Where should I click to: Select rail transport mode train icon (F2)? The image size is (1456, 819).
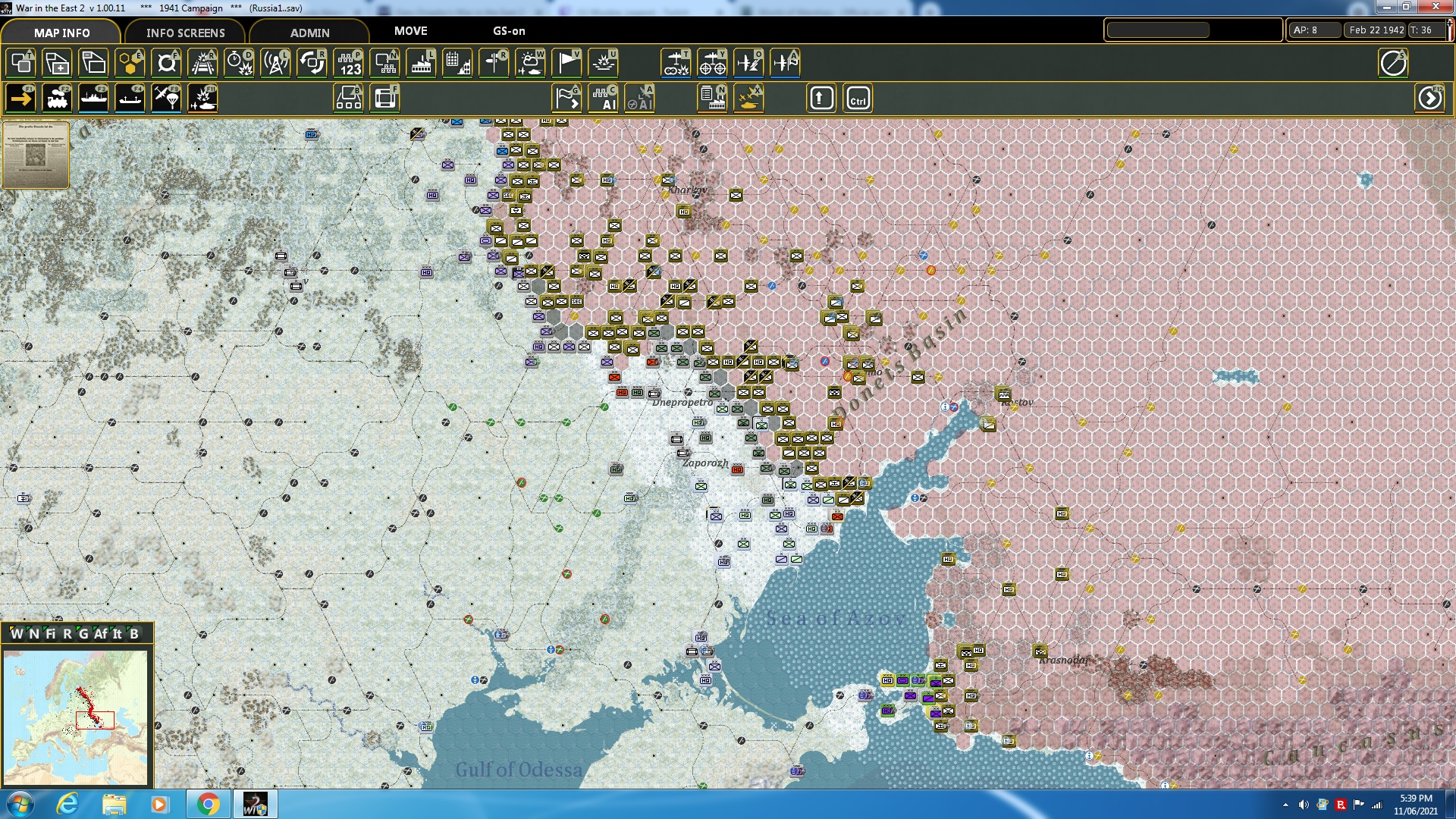pos(57,99)
